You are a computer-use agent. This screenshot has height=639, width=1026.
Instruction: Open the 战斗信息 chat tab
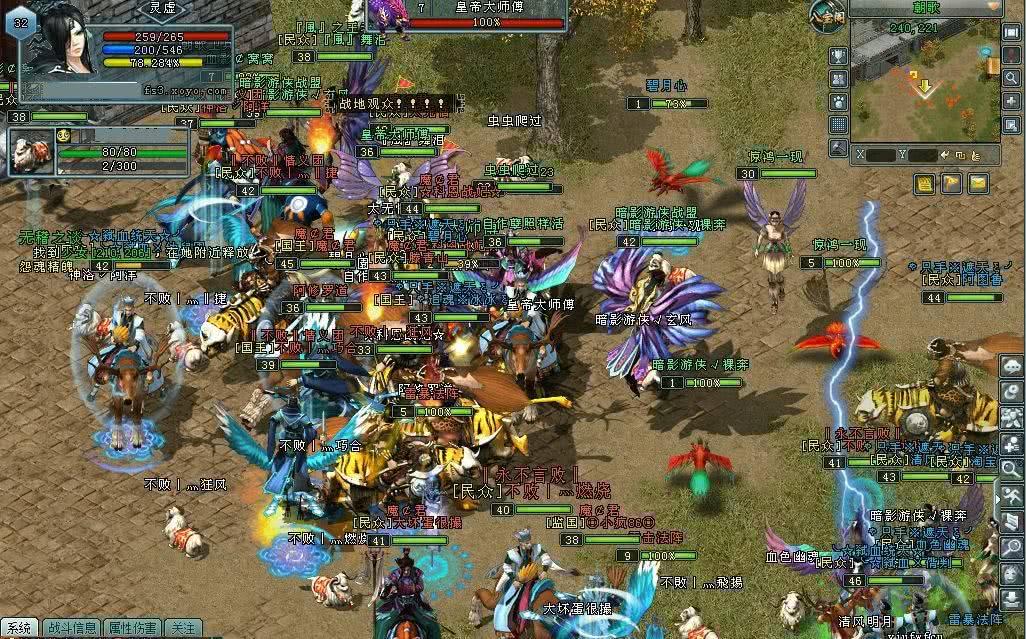69,628
